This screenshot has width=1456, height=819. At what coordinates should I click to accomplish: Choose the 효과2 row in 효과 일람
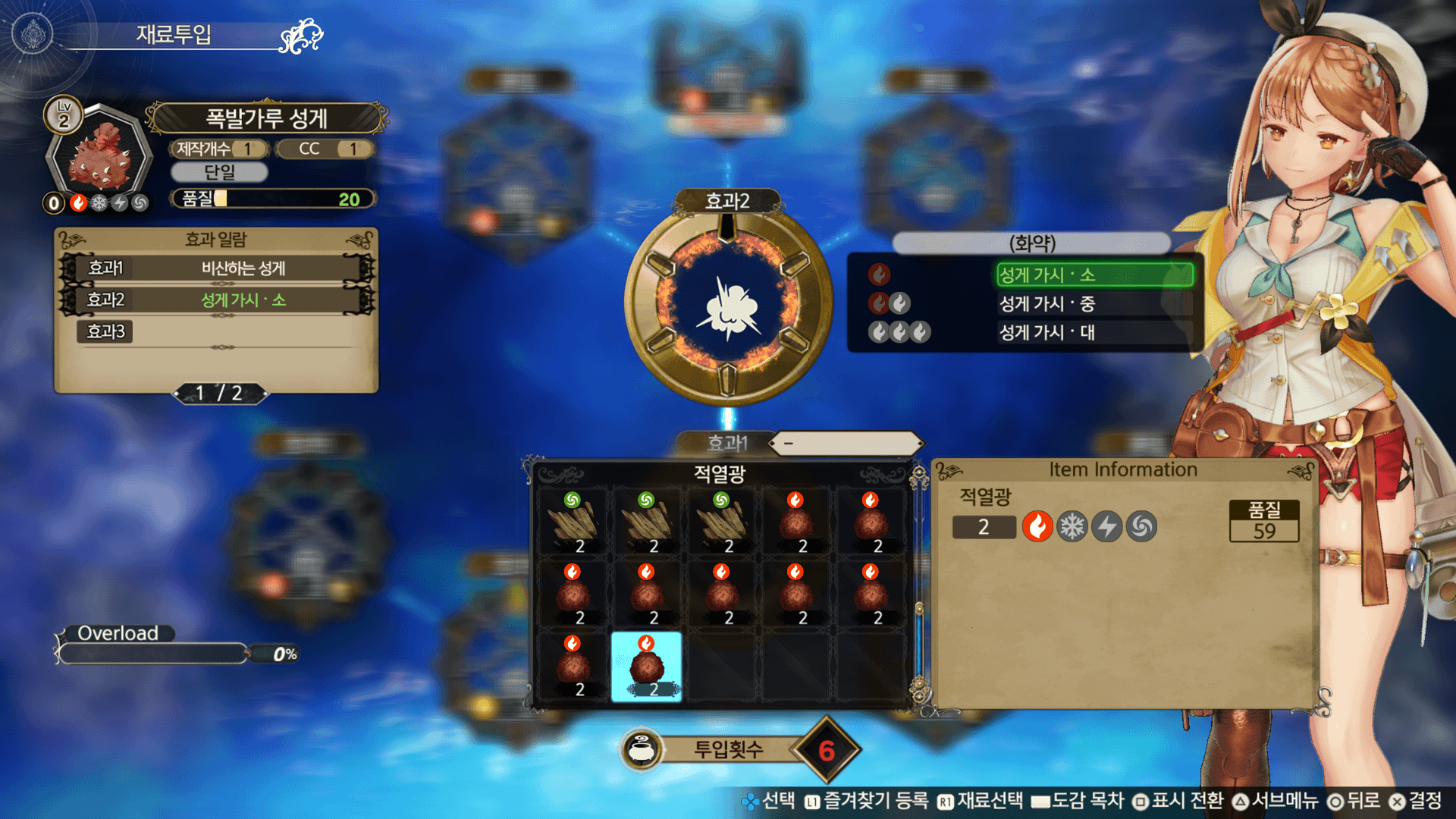[217, 300]
